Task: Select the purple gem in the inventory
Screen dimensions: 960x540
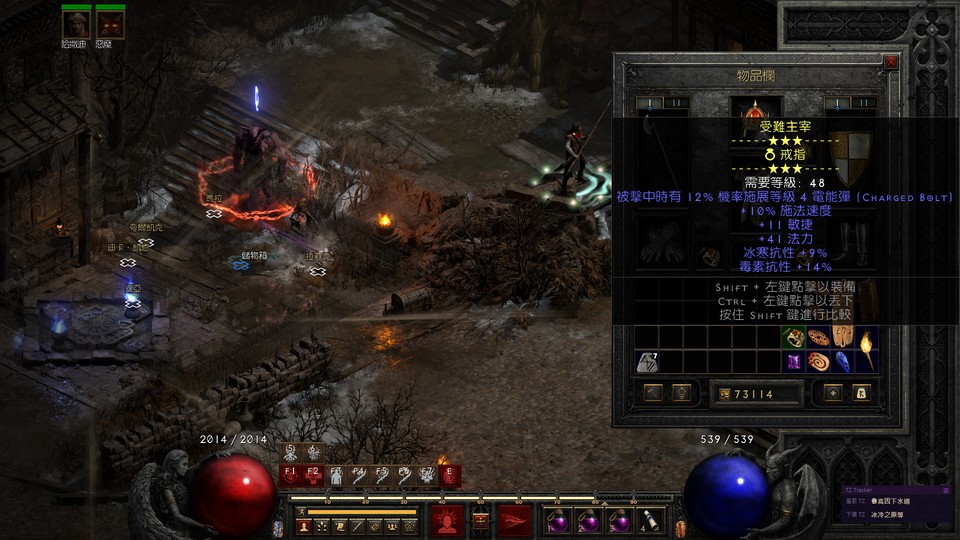Action: tap(794, 361)
